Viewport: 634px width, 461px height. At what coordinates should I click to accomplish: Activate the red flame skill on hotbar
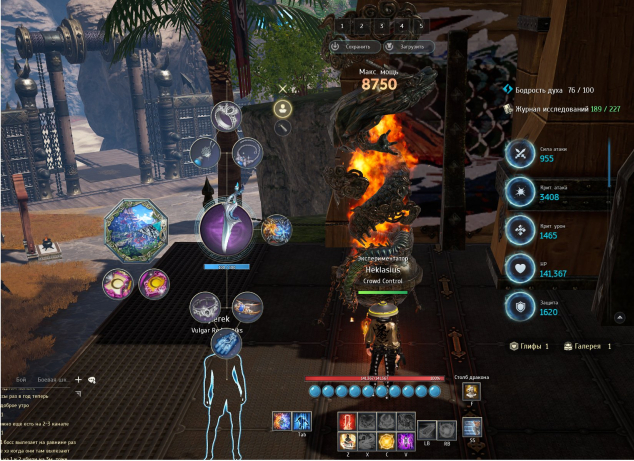tap(348, 421)
